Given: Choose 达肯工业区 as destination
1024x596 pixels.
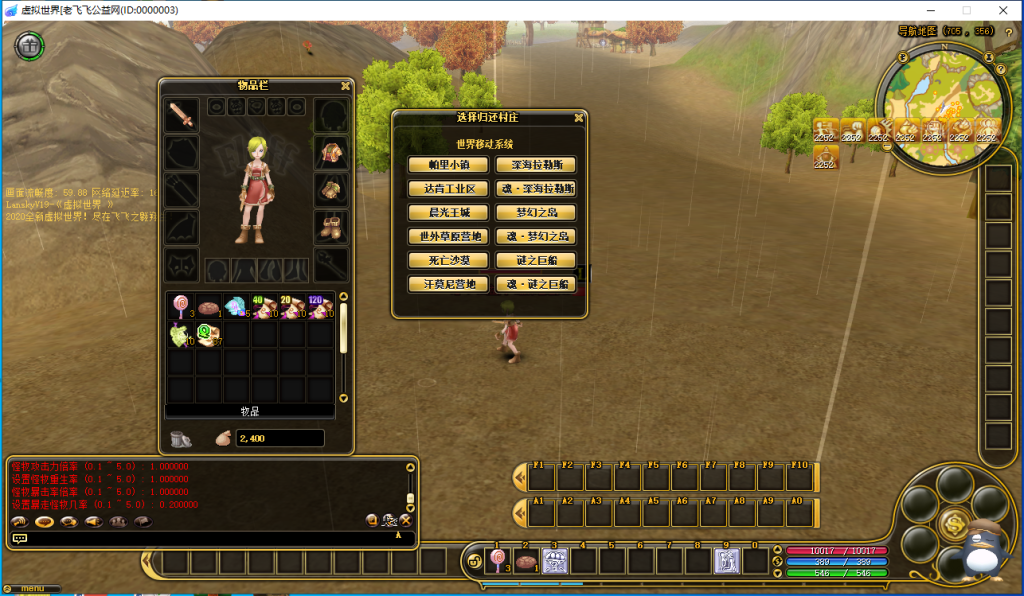Looking at the screenshot, I should pos(447,189).
